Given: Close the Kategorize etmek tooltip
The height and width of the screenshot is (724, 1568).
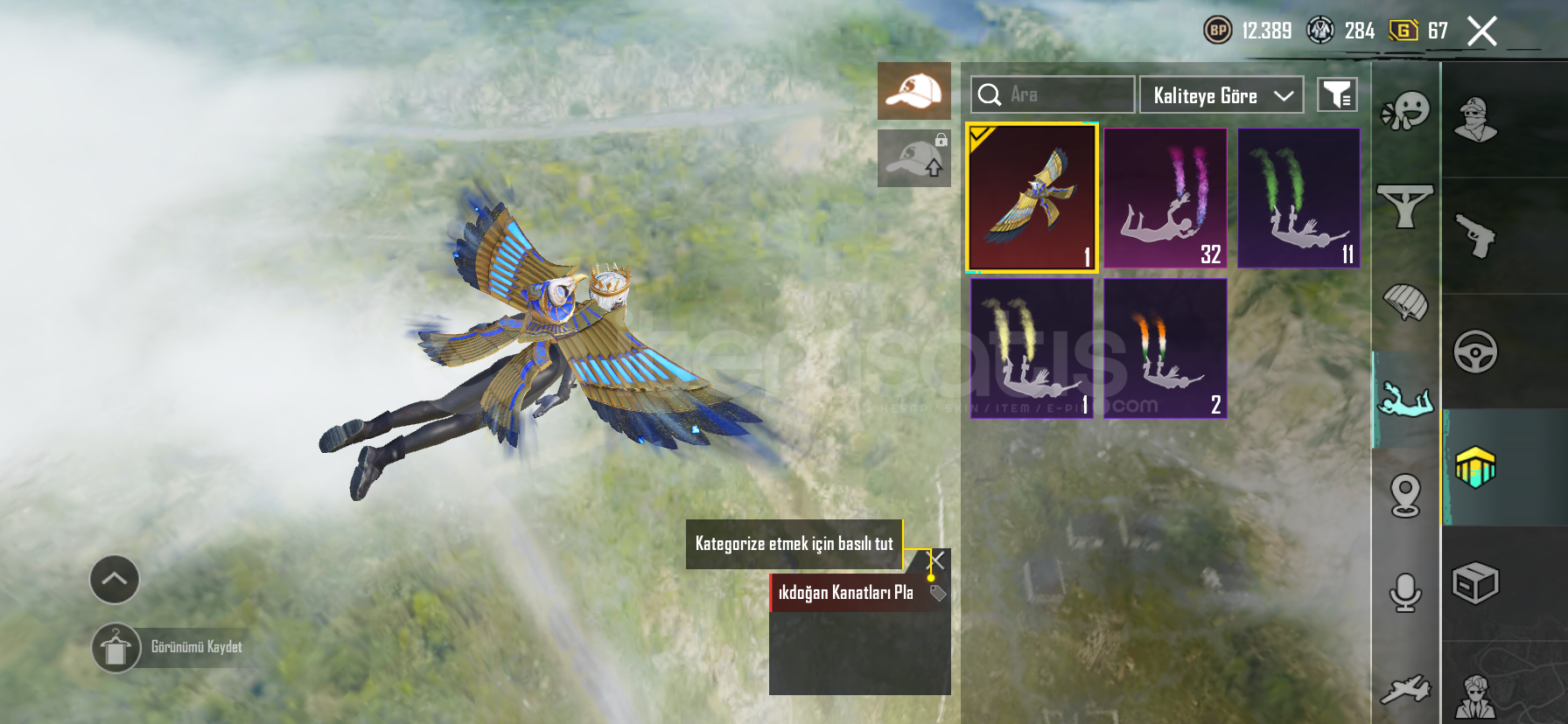Looking at the screenshot, I should click(936, 560).
